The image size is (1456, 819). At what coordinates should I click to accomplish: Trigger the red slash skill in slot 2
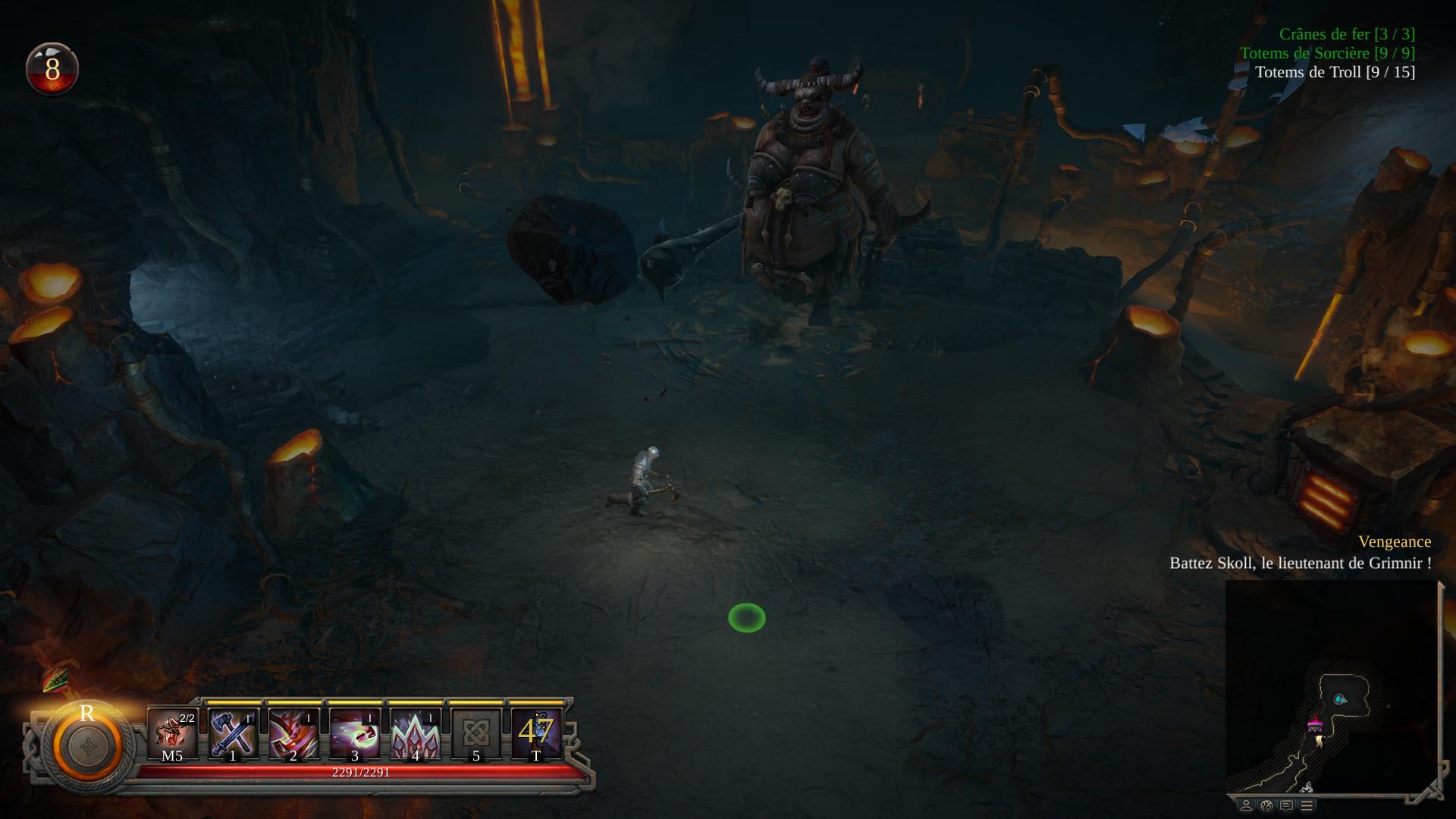pyautogui.click(x=293, y=734)
